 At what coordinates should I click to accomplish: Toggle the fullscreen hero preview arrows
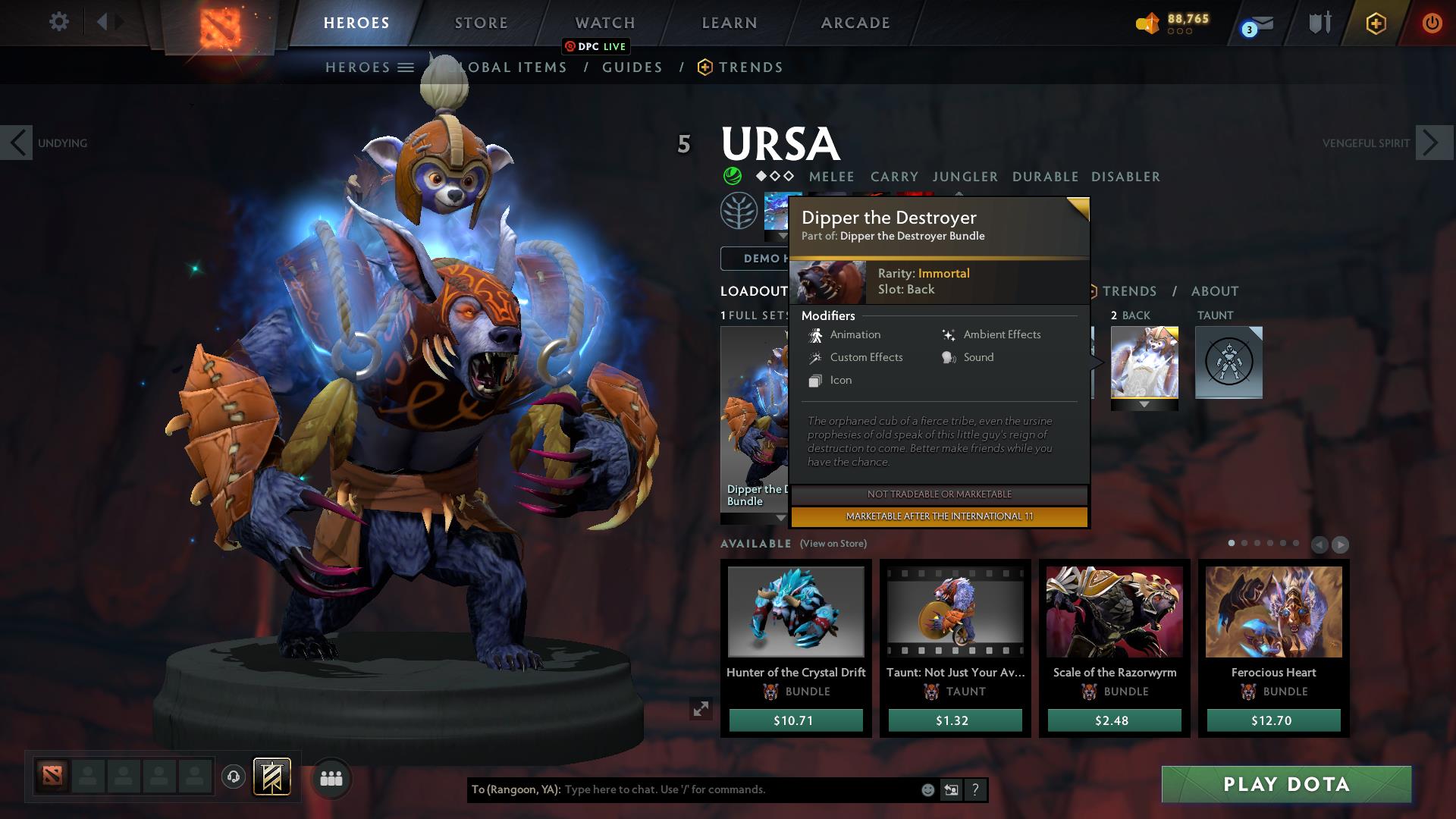[701, 711]
